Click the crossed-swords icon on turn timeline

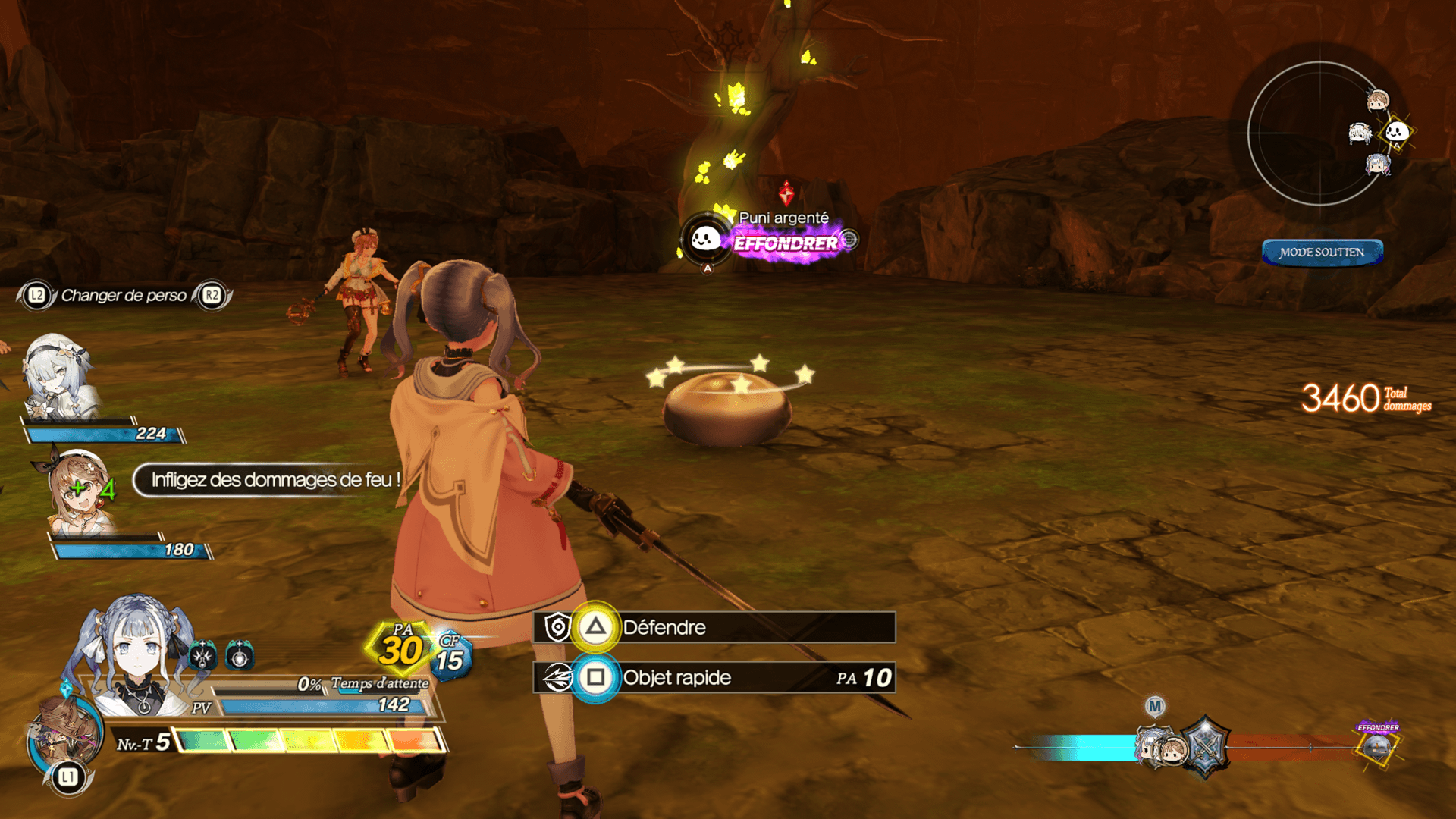tap(1204, 748)
